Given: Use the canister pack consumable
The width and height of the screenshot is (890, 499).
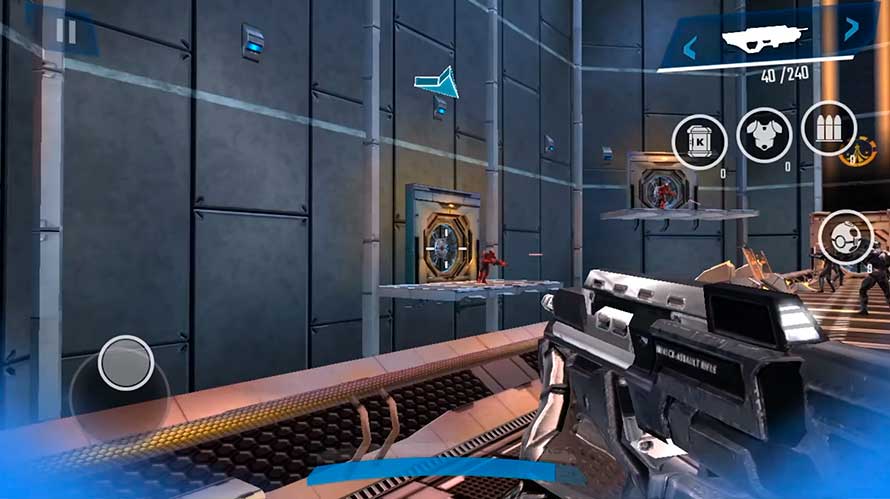Looking at the screenshot, I should click(x=699, y=141).
